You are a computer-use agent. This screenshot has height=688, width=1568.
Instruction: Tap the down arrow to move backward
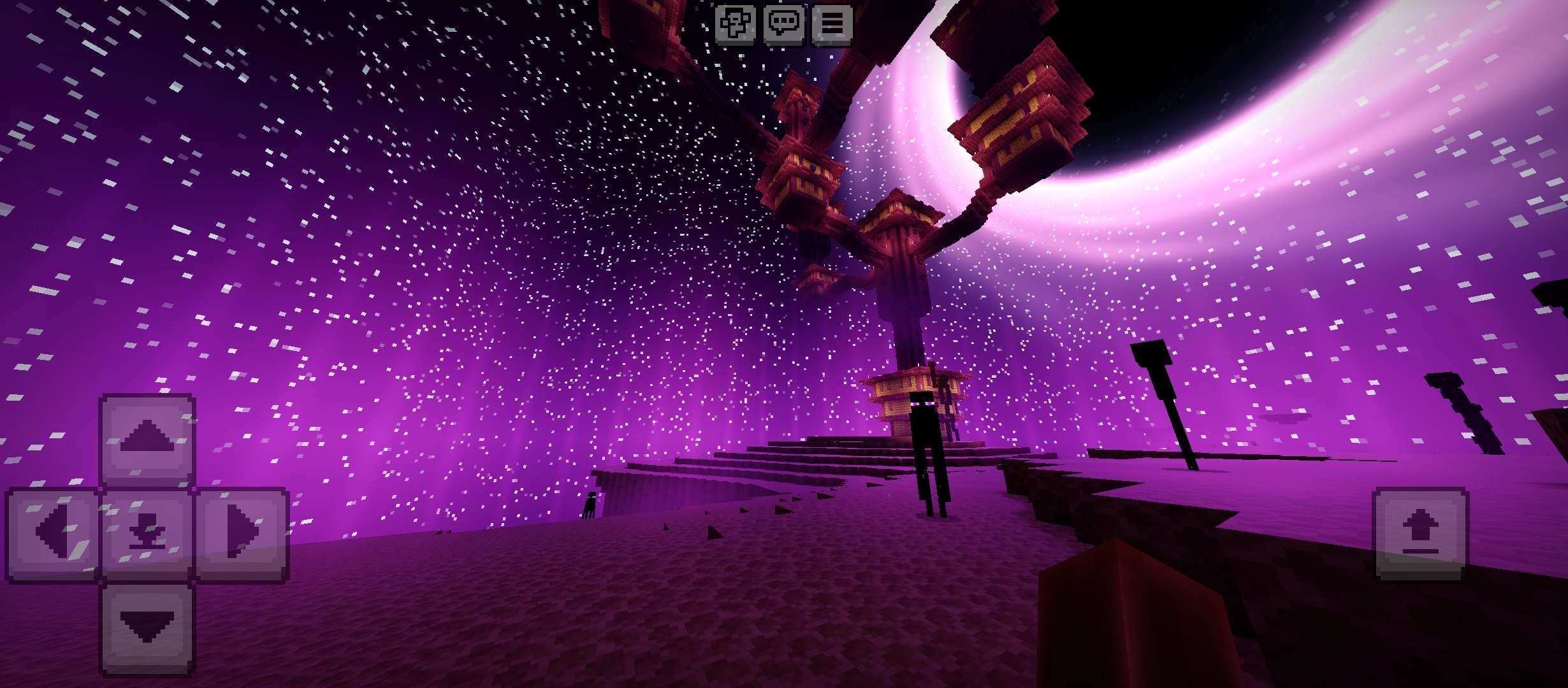coord(147,628)
